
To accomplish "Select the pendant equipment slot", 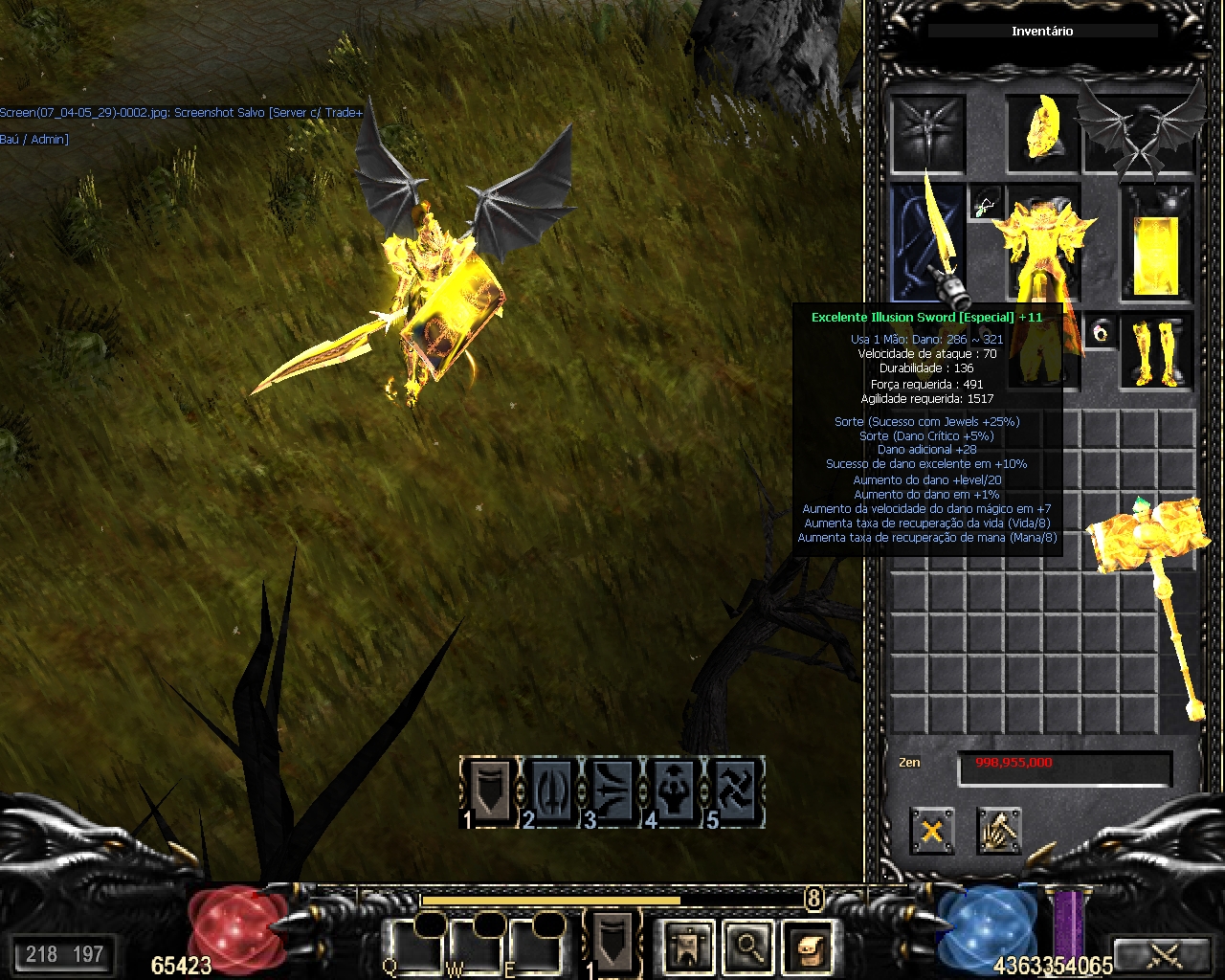I will [x=986, y=203].
